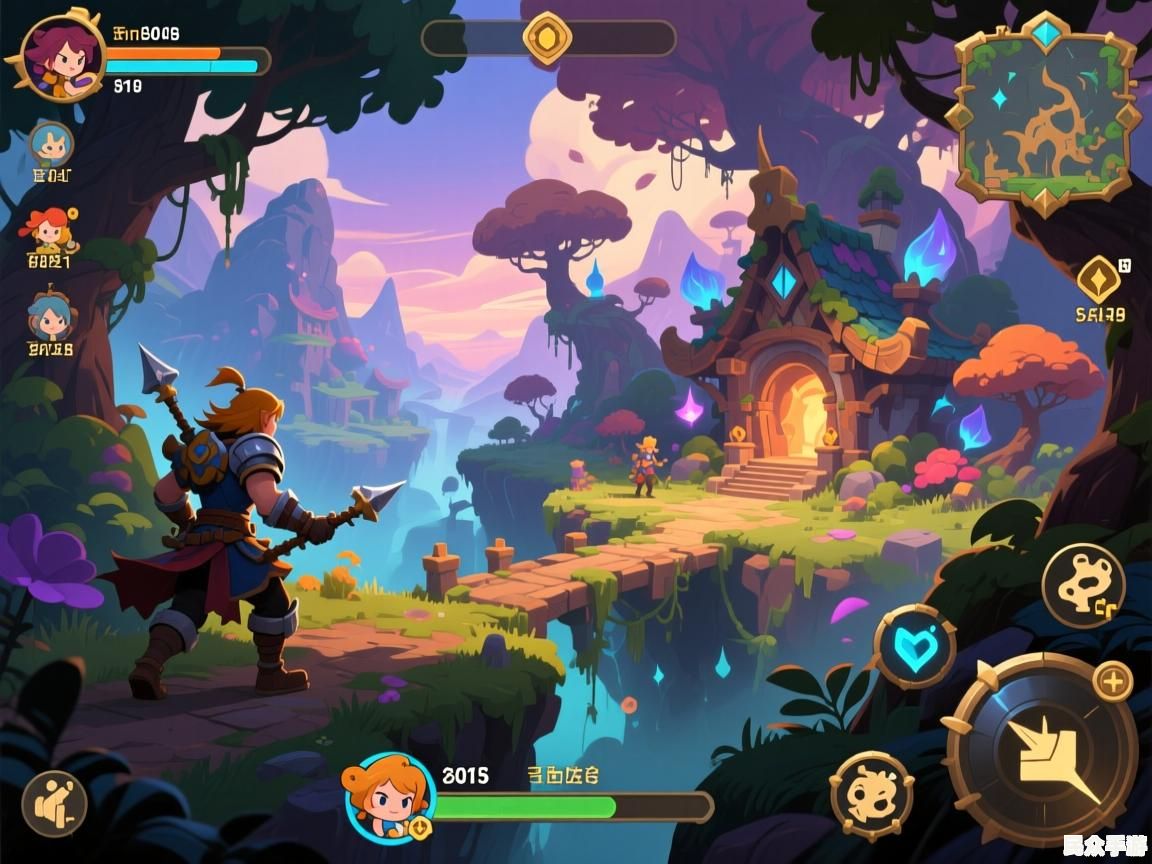Select the party member with light blue hair
The height and width of the screenshot is (864, 1152).
pos(51,144)
